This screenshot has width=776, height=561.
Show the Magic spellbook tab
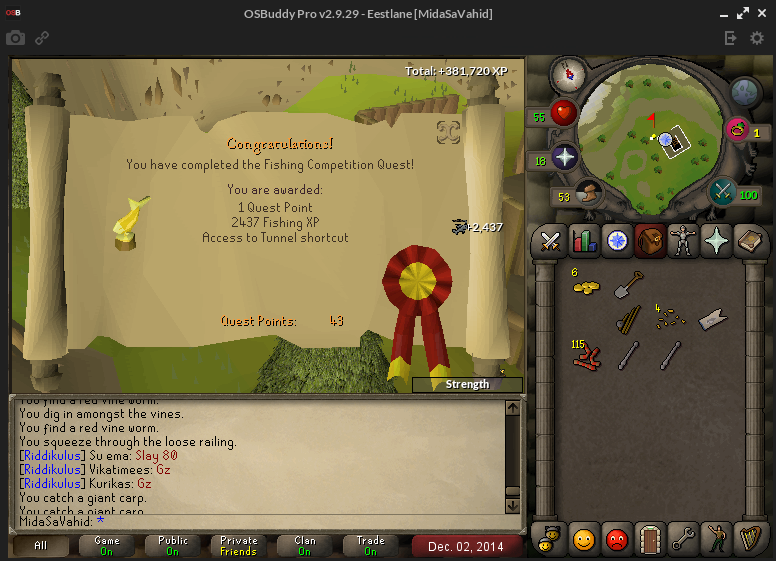pos(718,241)
